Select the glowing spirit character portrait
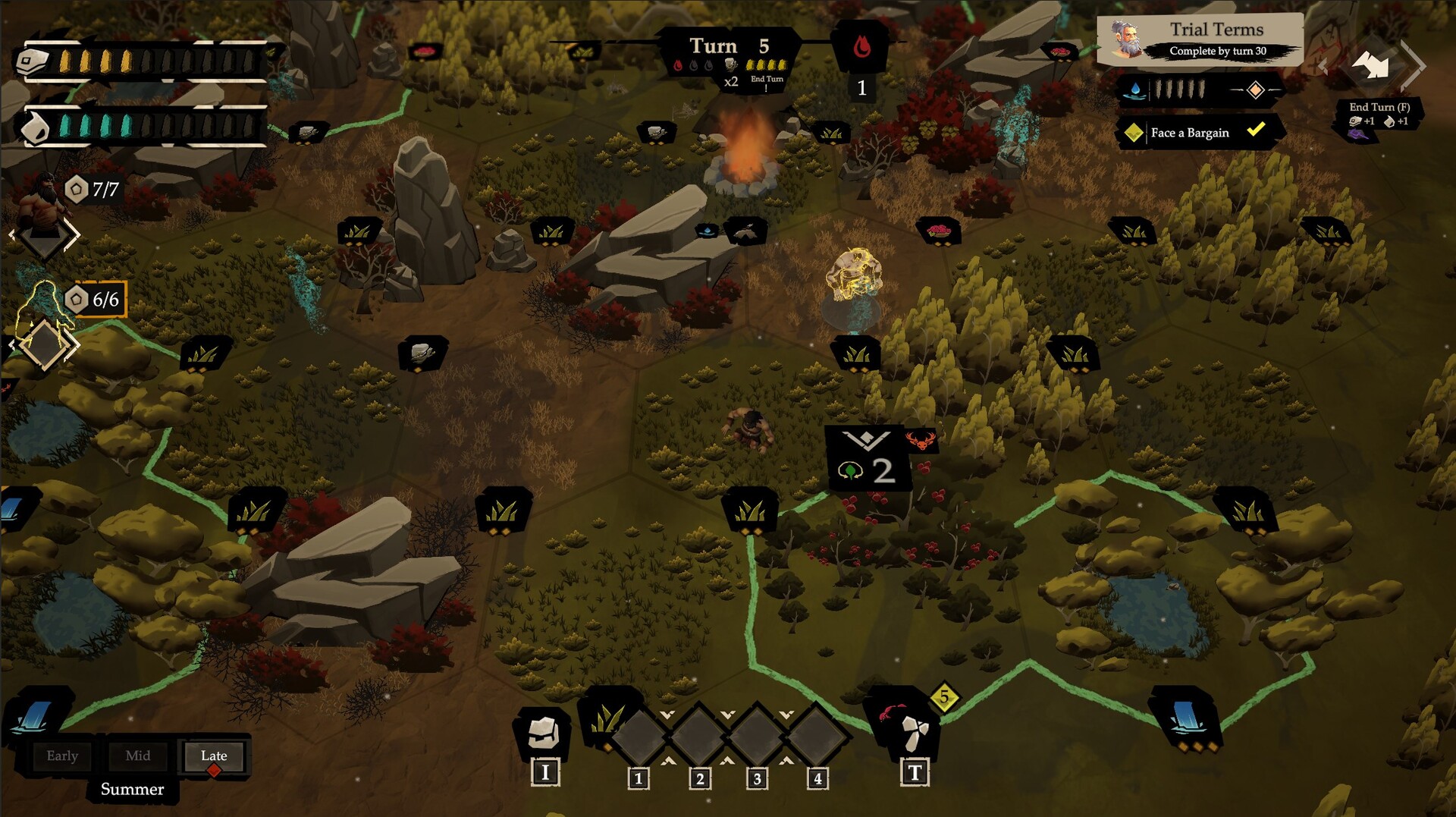This screenshot has height=817, width=1456. pyautogui.click(x=44, y=311)
